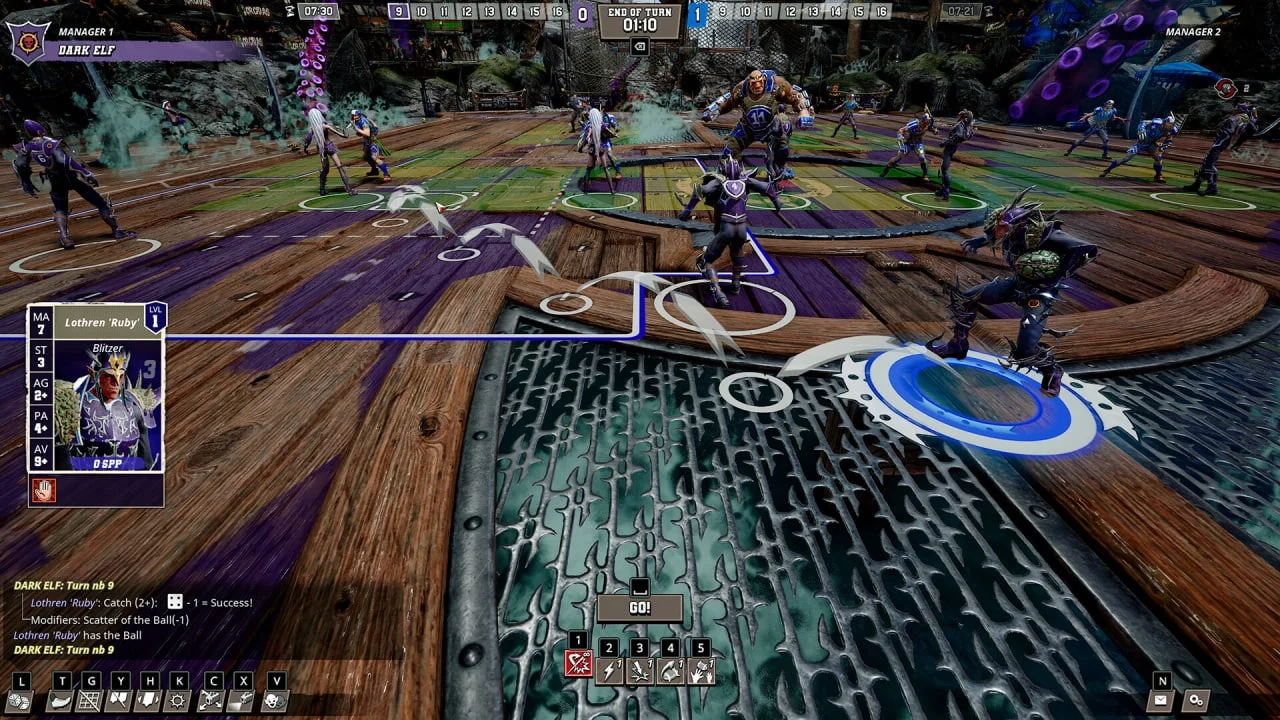Click the arrow button under End of Turn
This screenshot has height=720, width=1280.
pos(639,47)
